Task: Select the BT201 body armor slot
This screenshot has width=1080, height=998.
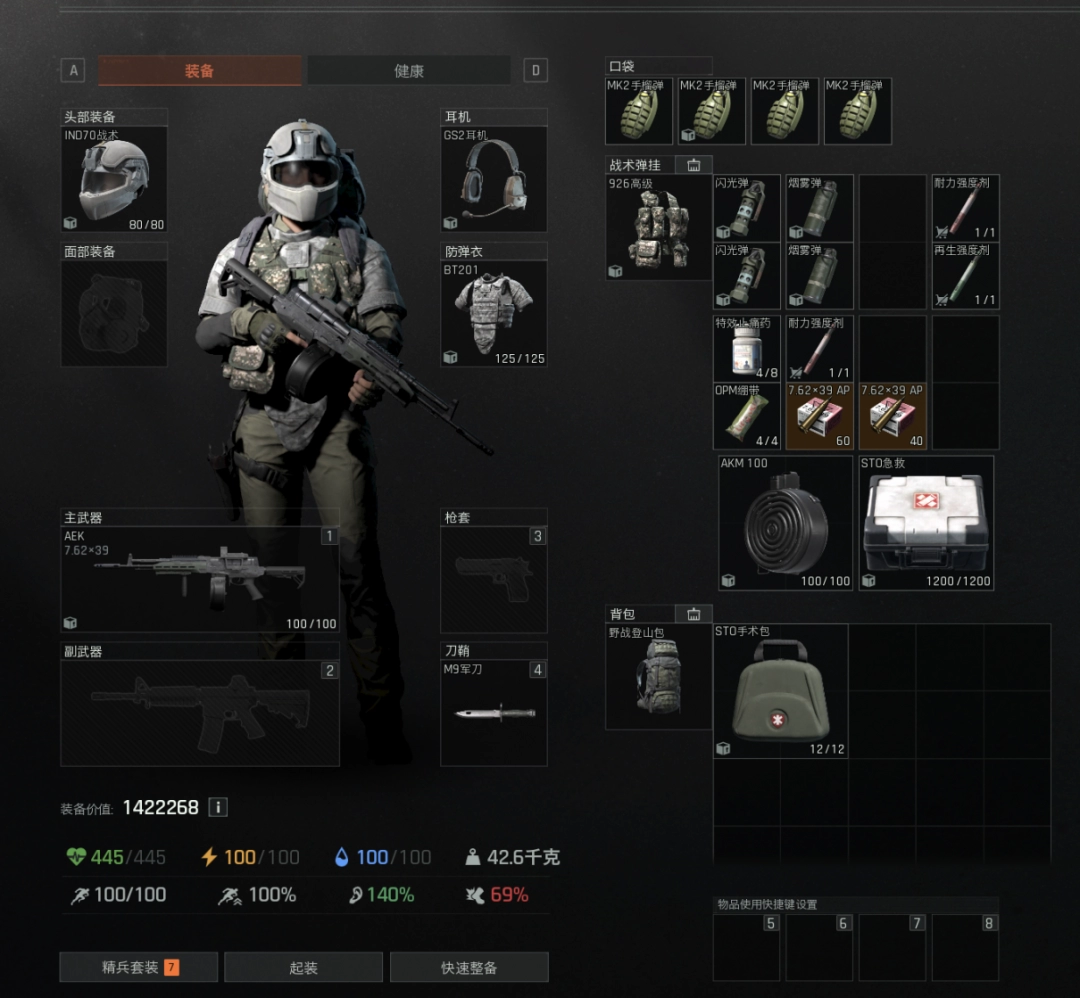Action: pos(494,312)
